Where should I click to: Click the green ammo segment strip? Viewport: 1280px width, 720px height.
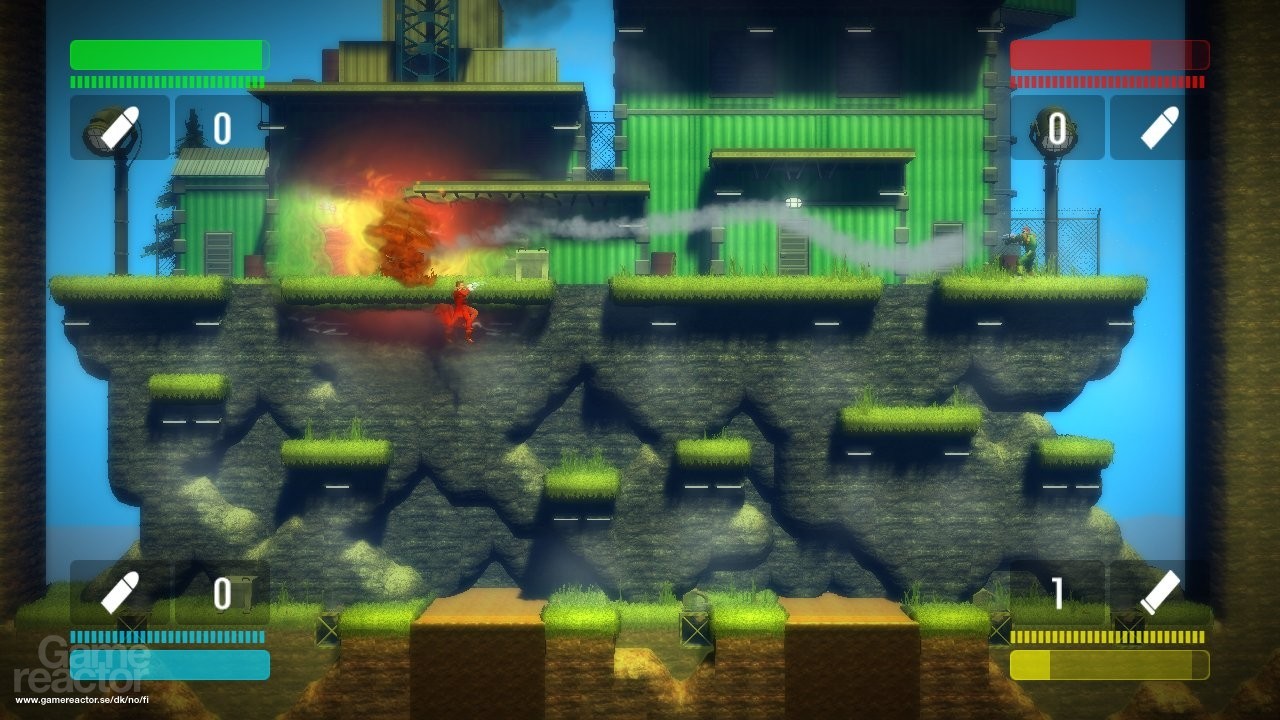tap(168, 82)
